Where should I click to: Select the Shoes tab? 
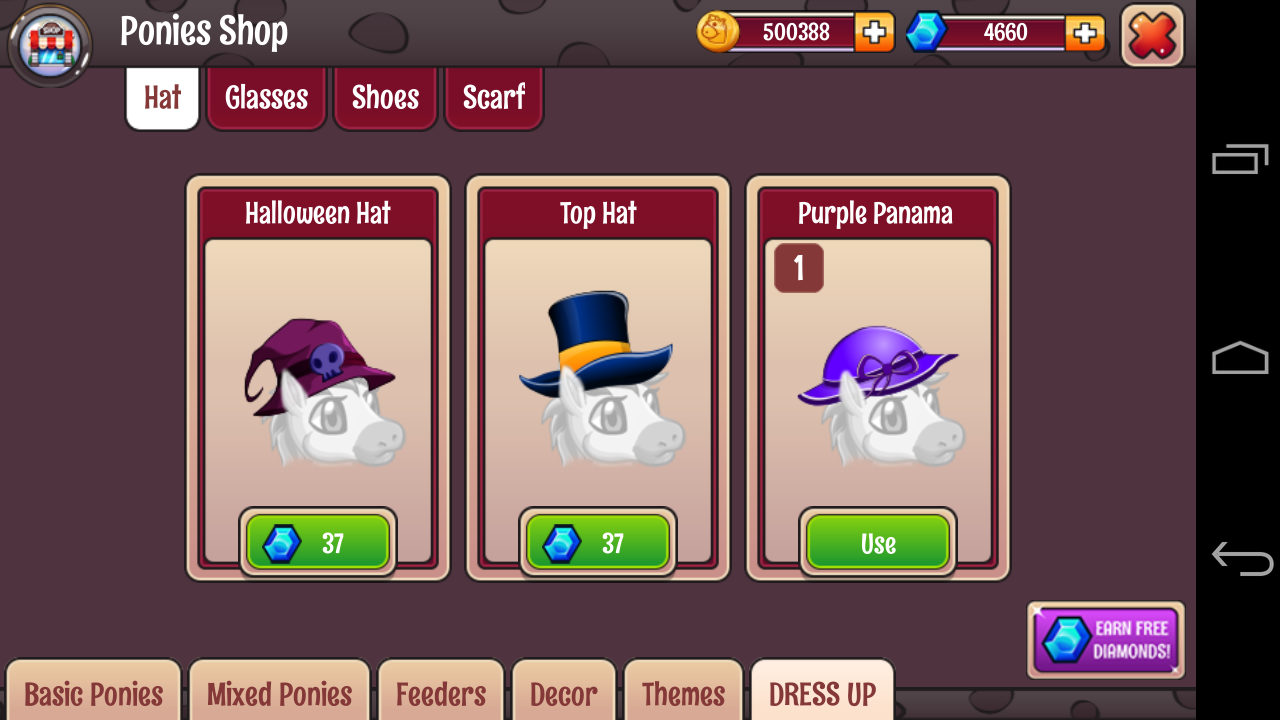(385, 97)
